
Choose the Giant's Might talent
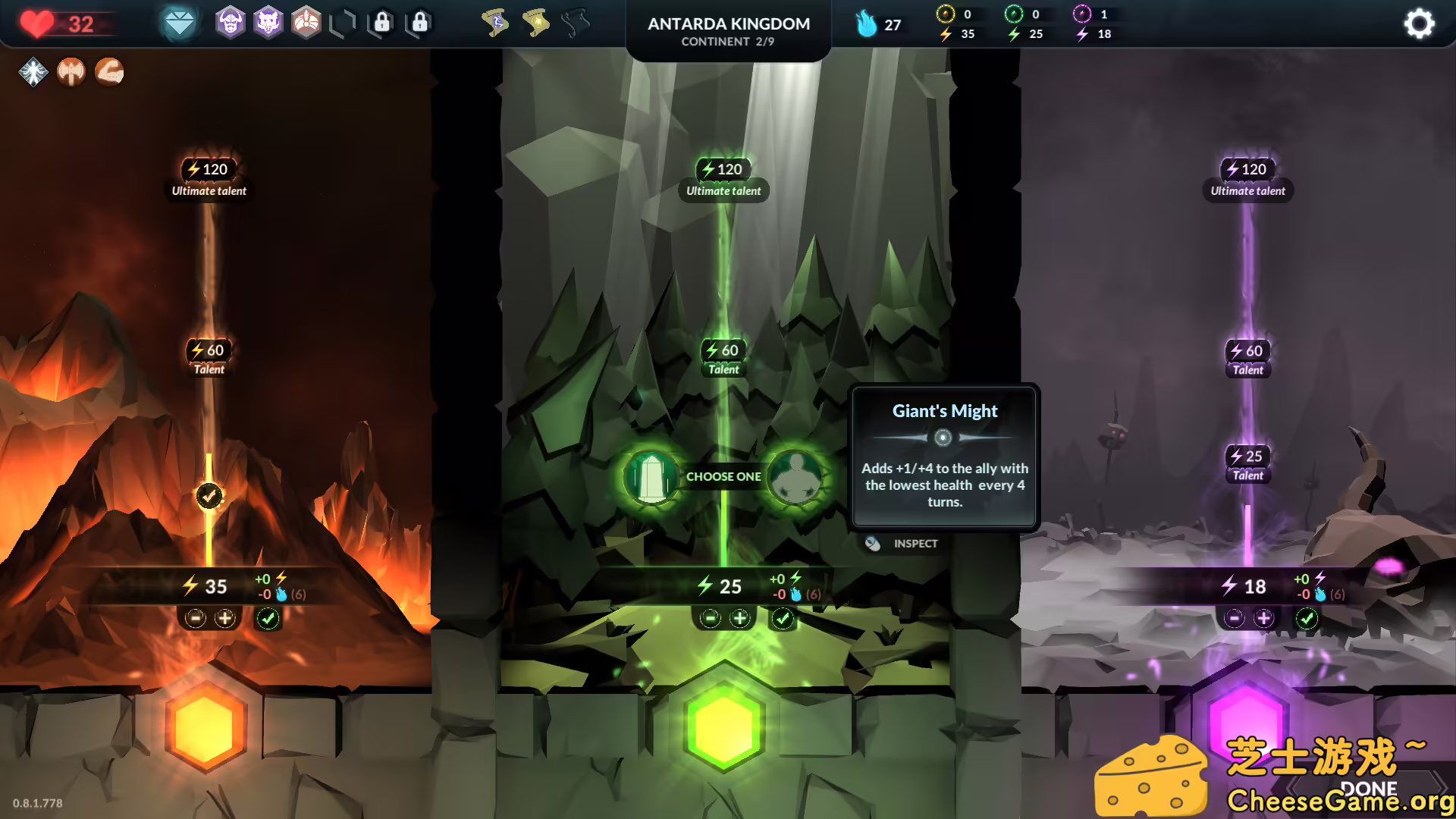pos(795,476)
